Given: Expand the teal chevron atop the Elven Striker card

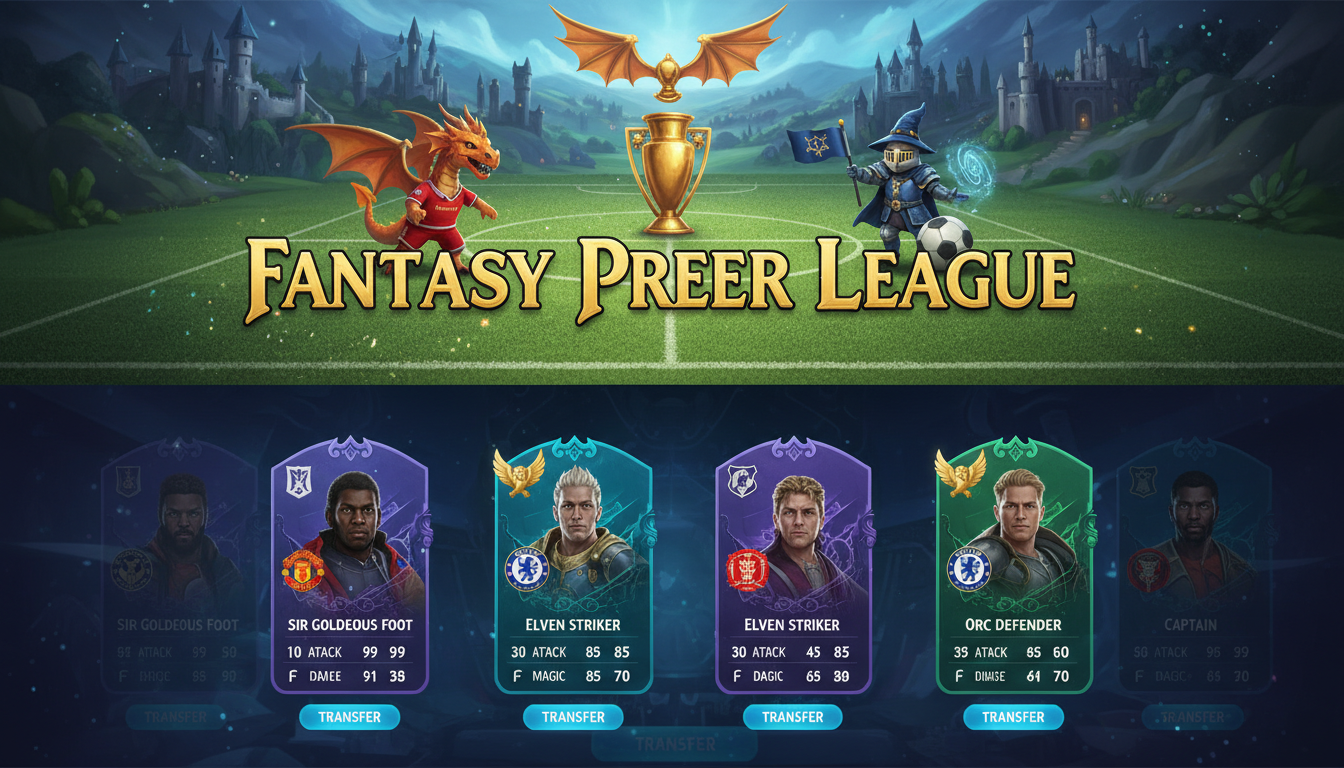Looking at the screenshot, I should point(573,445).
